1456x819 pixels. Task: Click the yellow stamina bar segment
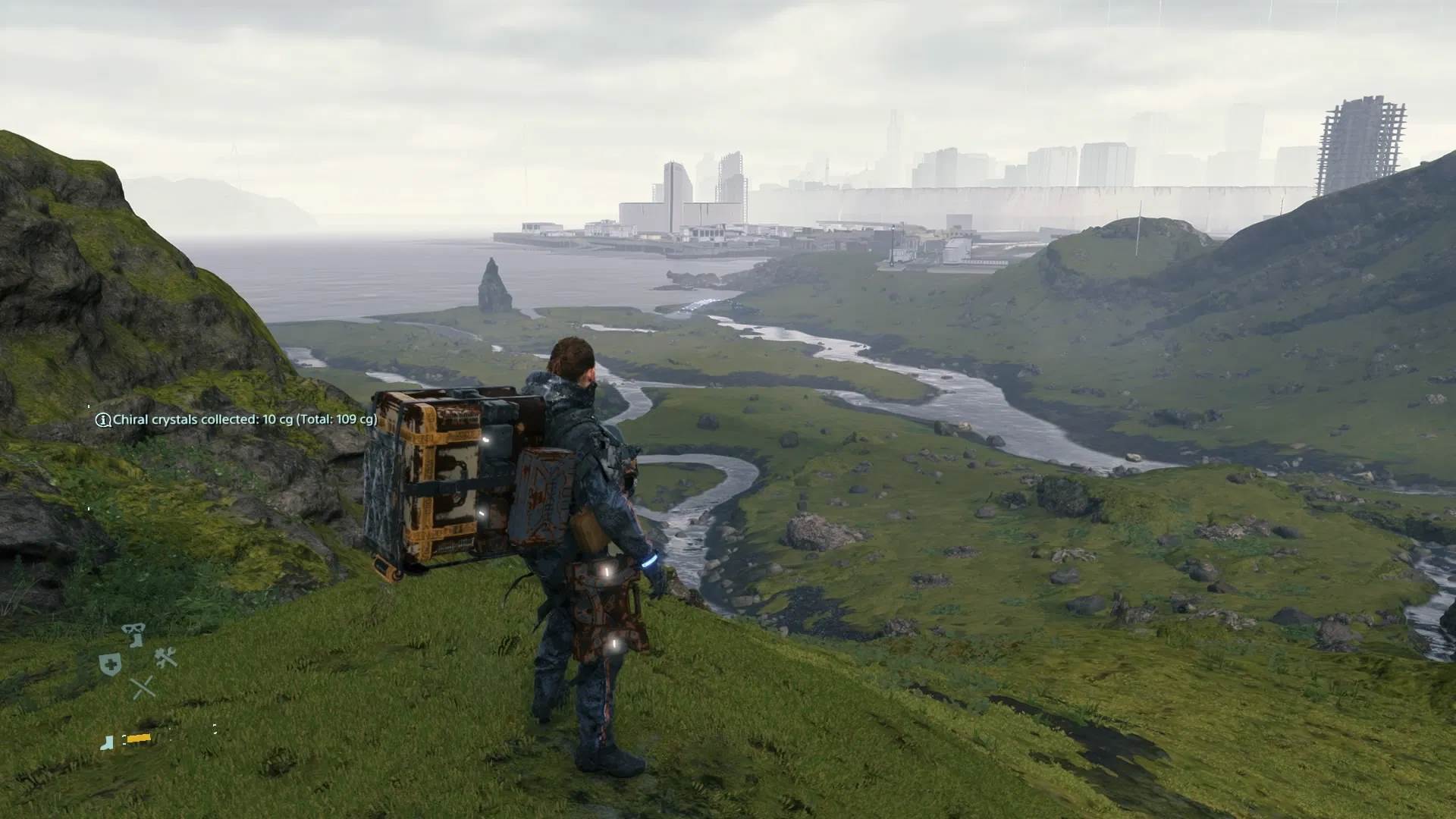click(x=139, y=738)
